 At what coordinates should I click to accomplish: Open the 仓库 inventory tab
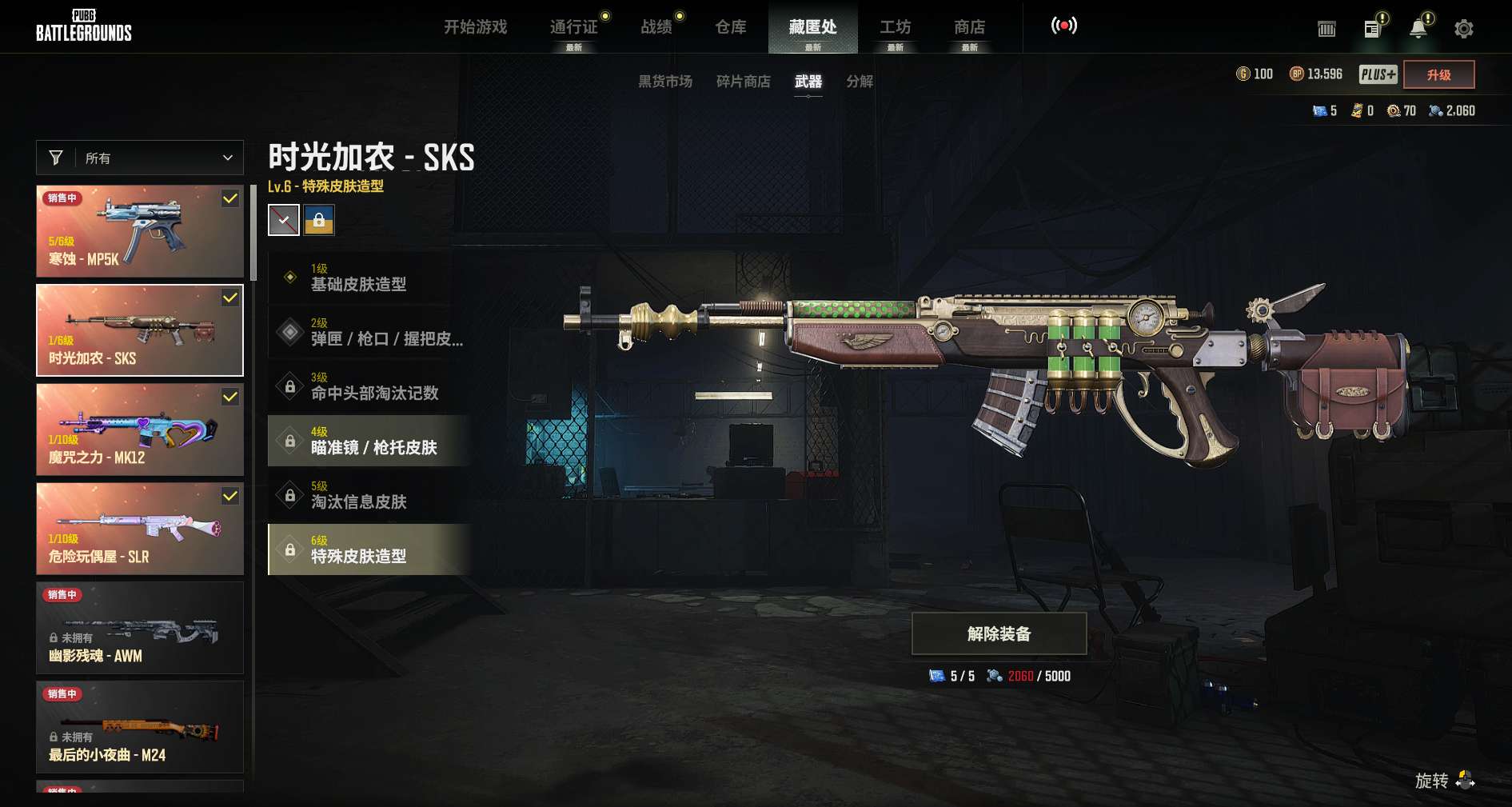coord(731,27)
